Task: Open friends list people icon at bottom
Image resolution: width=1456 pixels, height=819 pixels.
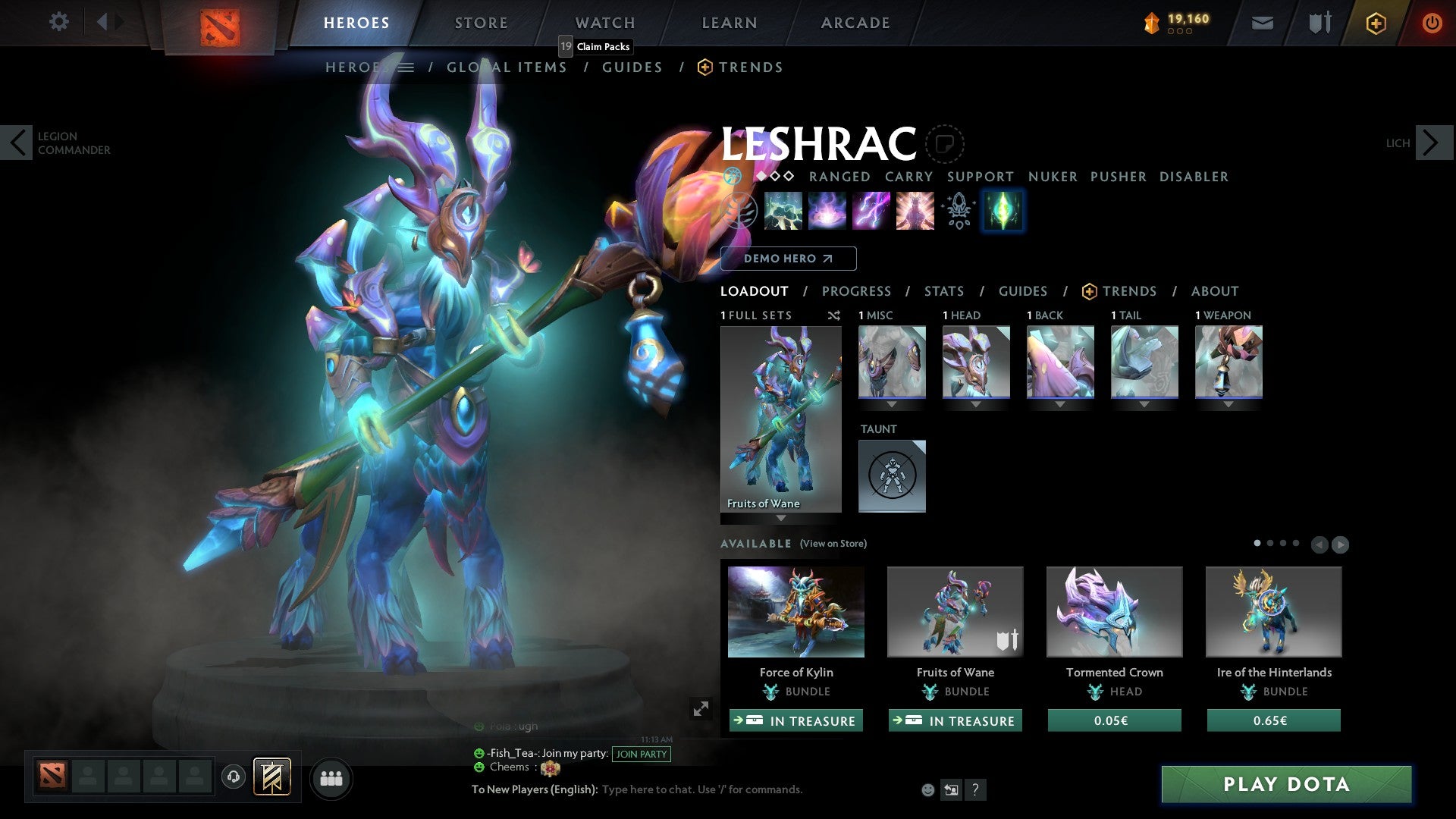Action: coord(331,777)
